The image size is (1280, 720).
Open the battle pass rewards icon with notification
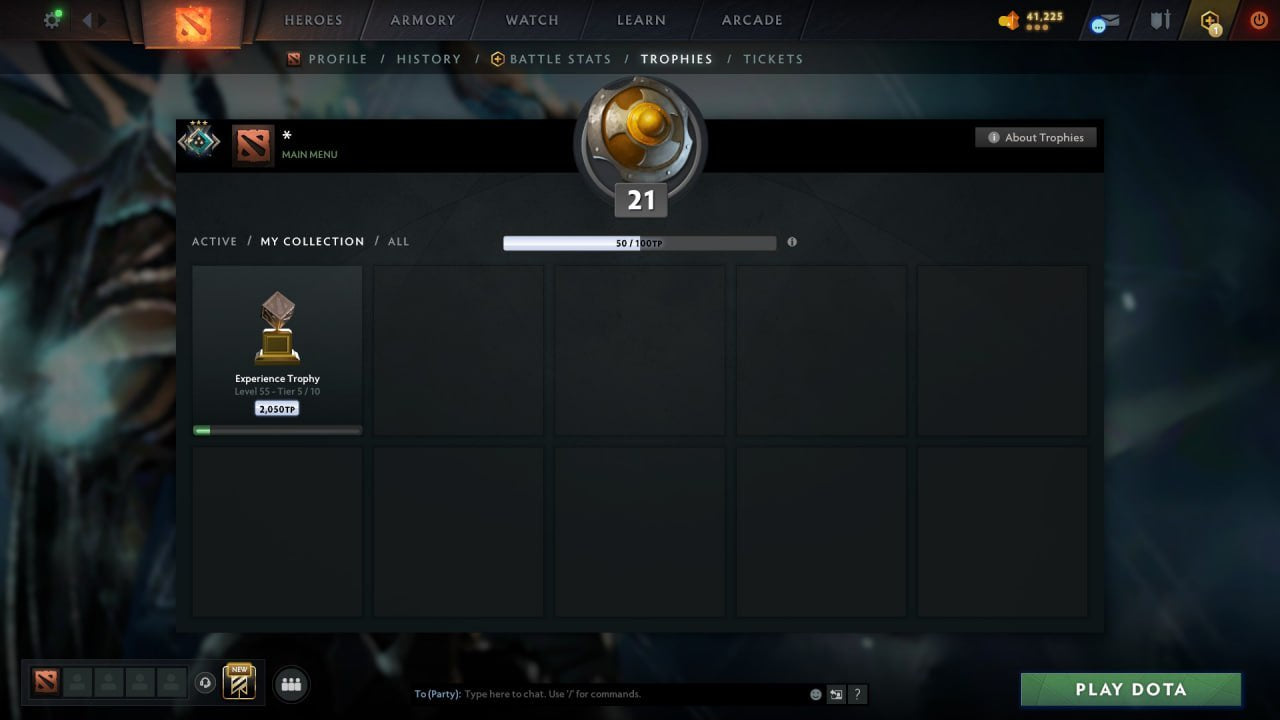click(x=1210, y=20)
